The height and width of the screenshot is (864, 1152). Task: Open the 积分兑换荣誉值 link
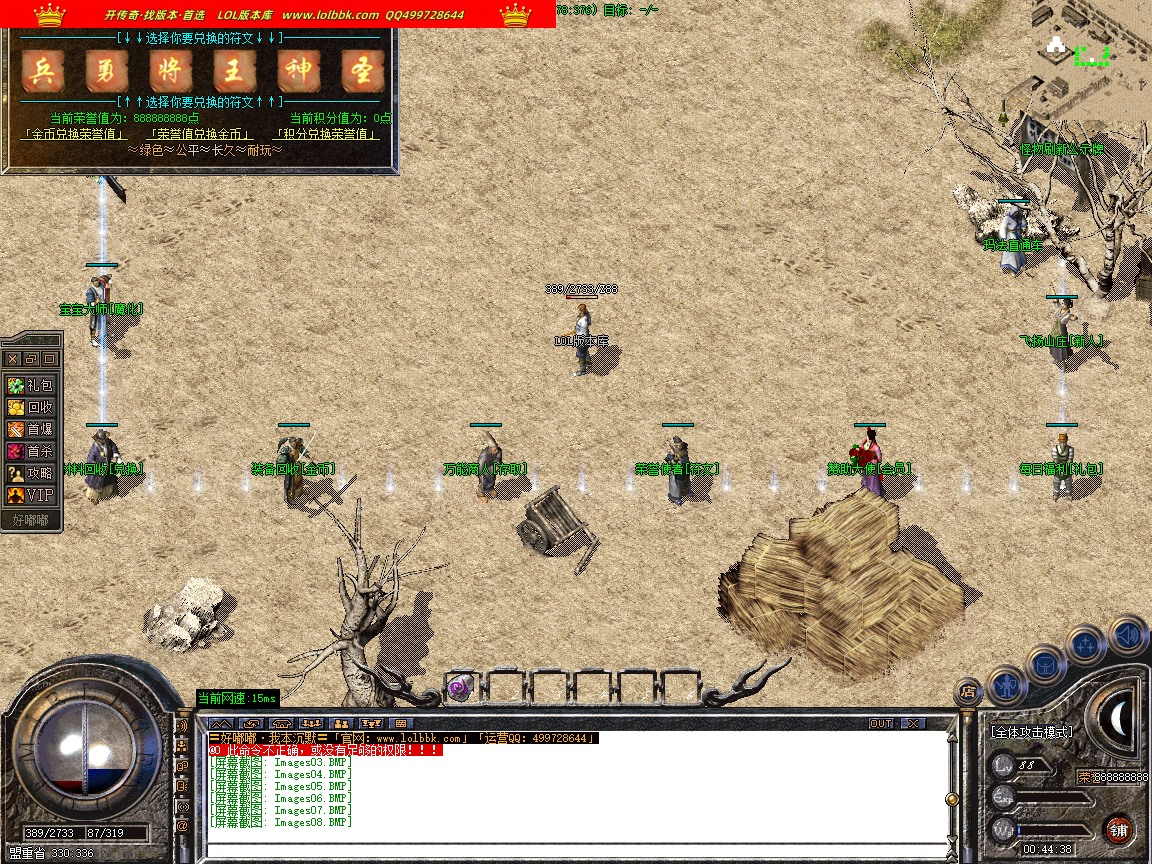[327, 133]
